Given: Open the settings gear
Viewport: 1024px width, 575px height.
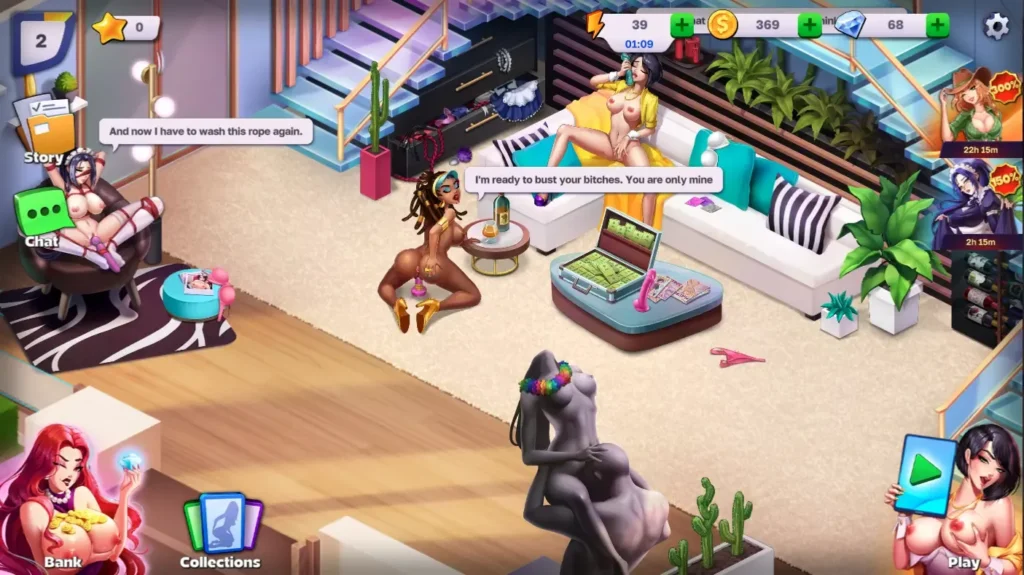Looking at the screenshot, I should 996,26.
